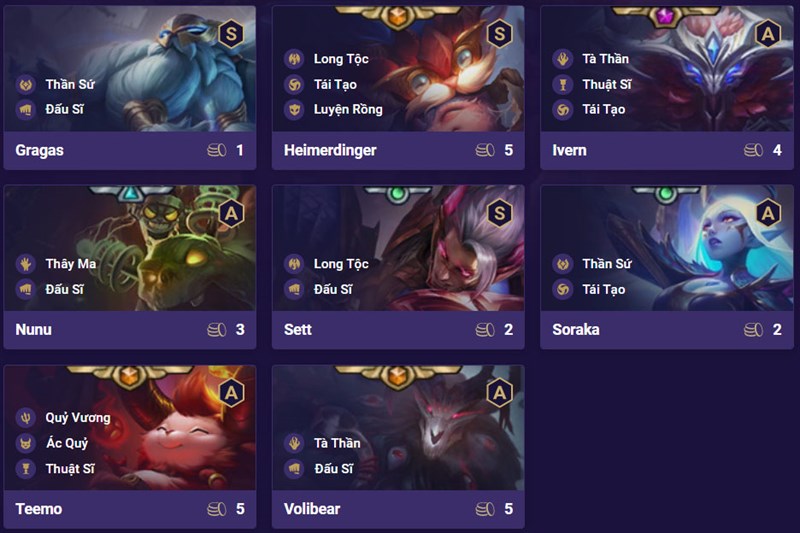The height and width of the screenshot is (533, 800).
Task: Click the A tier badge on Volibear
Action: pyautogui.click(x=499, y=393)
